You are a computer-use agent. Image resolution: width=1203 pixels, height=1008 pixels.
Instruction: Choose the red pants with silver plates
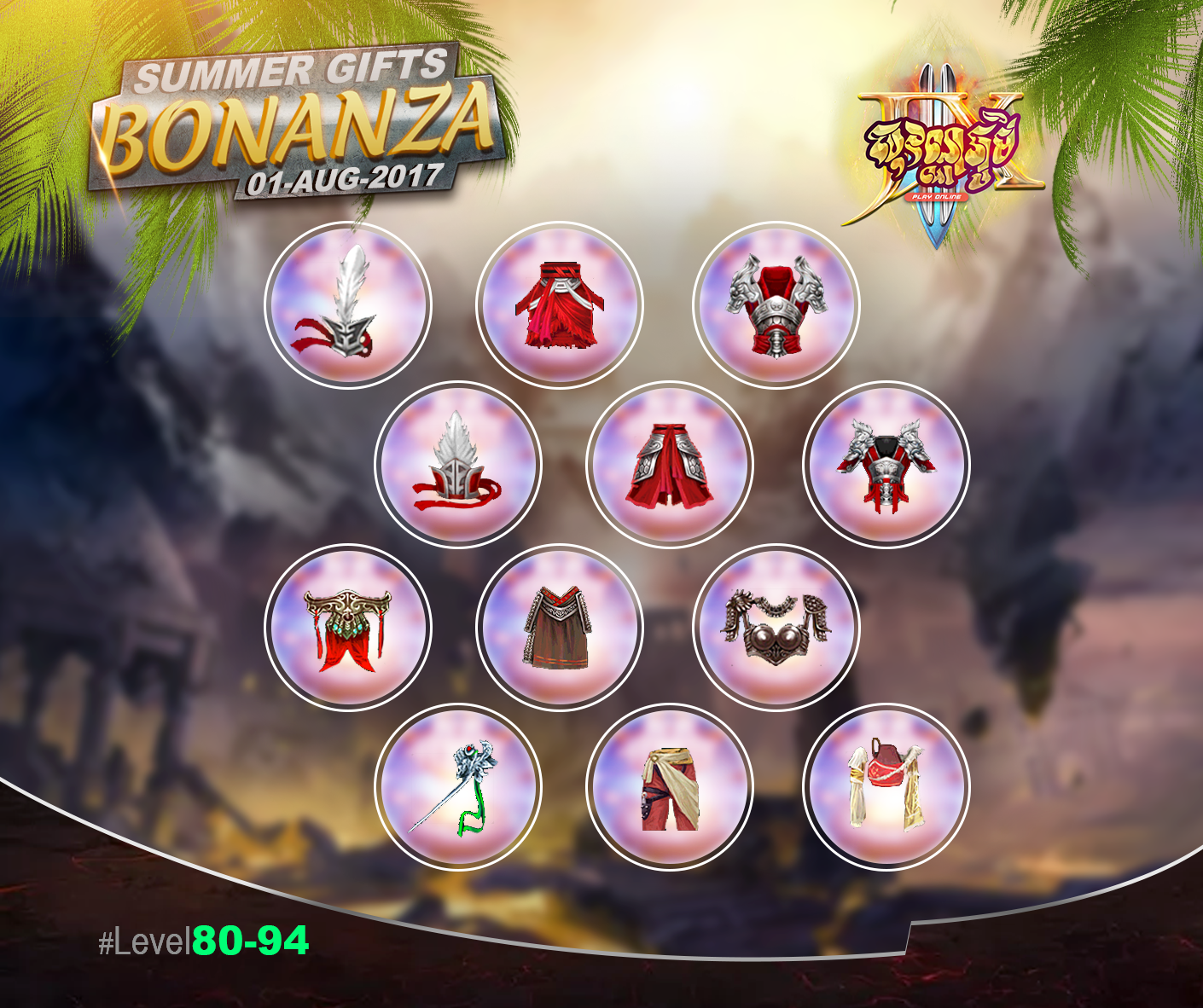click(x=669, y=464)
